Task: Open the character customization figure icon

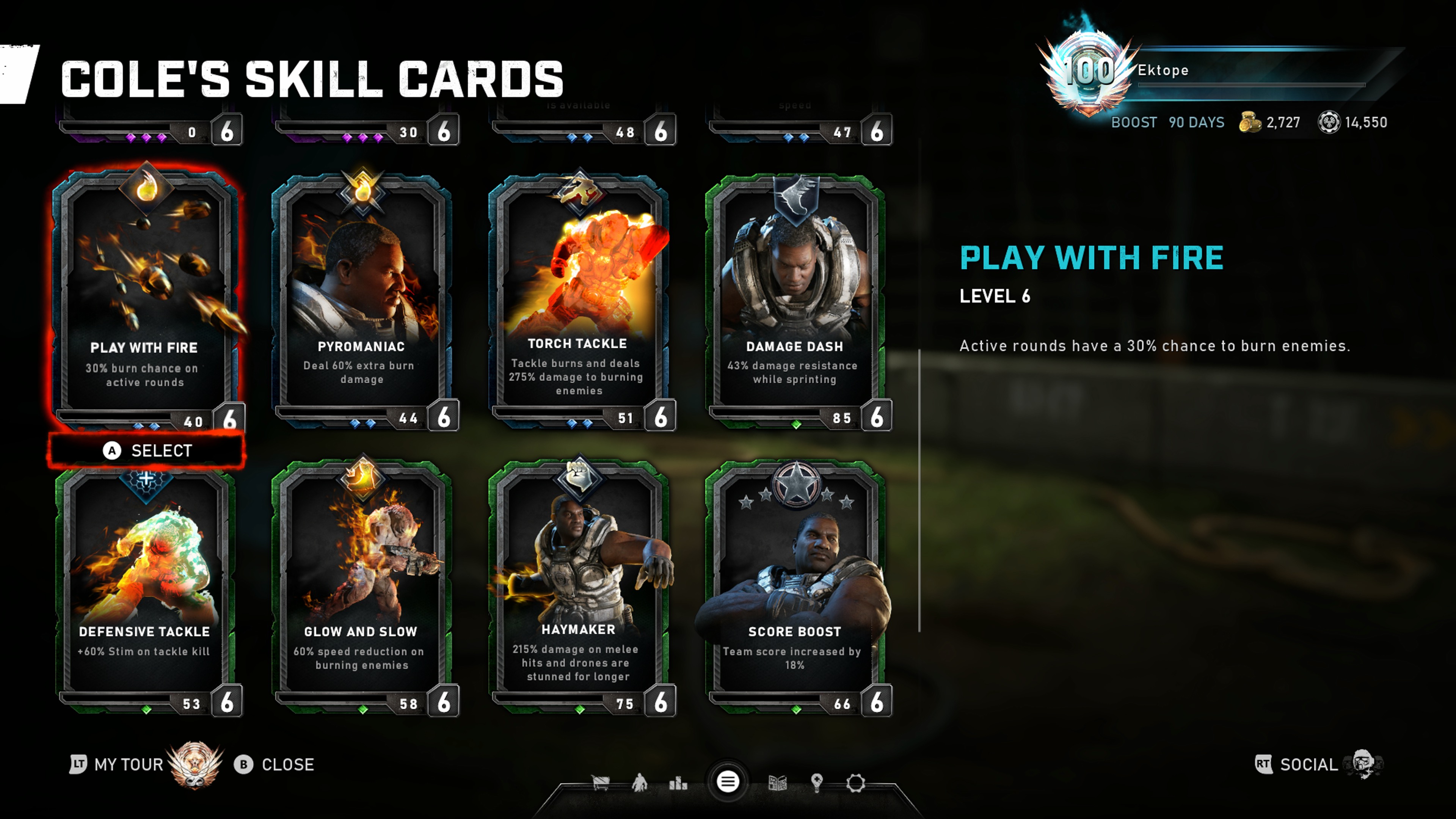Action: point(639,783)
